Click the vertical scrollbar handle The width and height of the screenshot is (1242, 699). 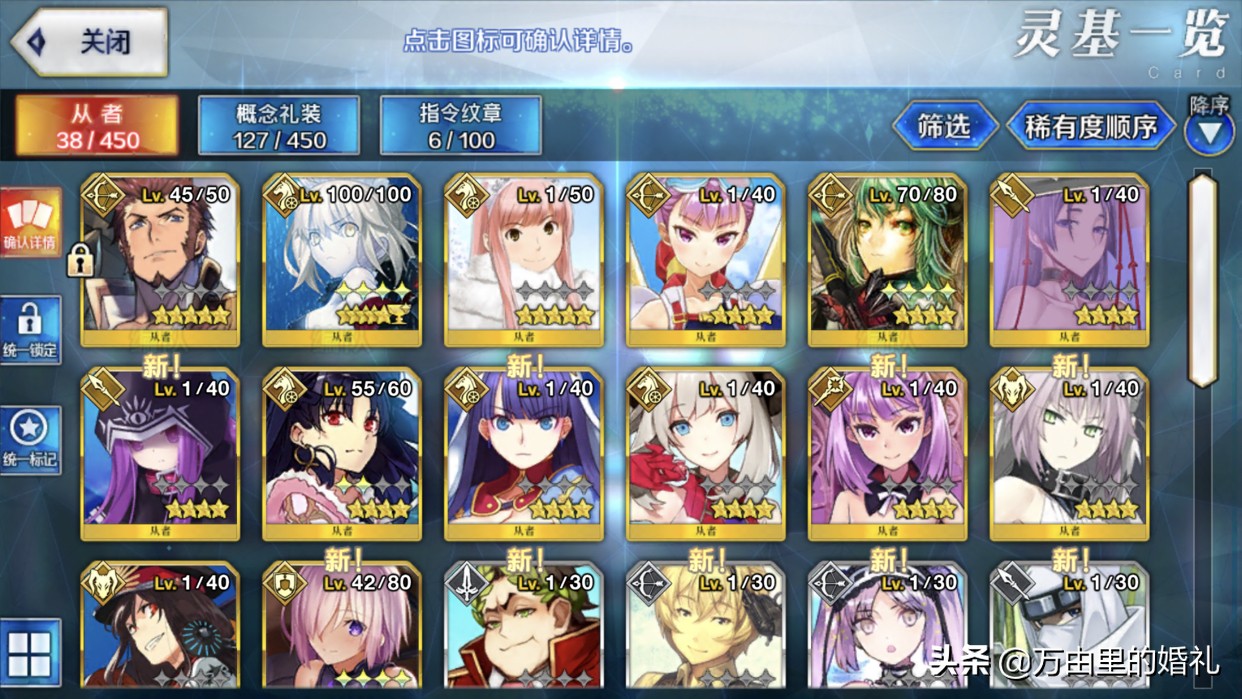(1202, 278)
